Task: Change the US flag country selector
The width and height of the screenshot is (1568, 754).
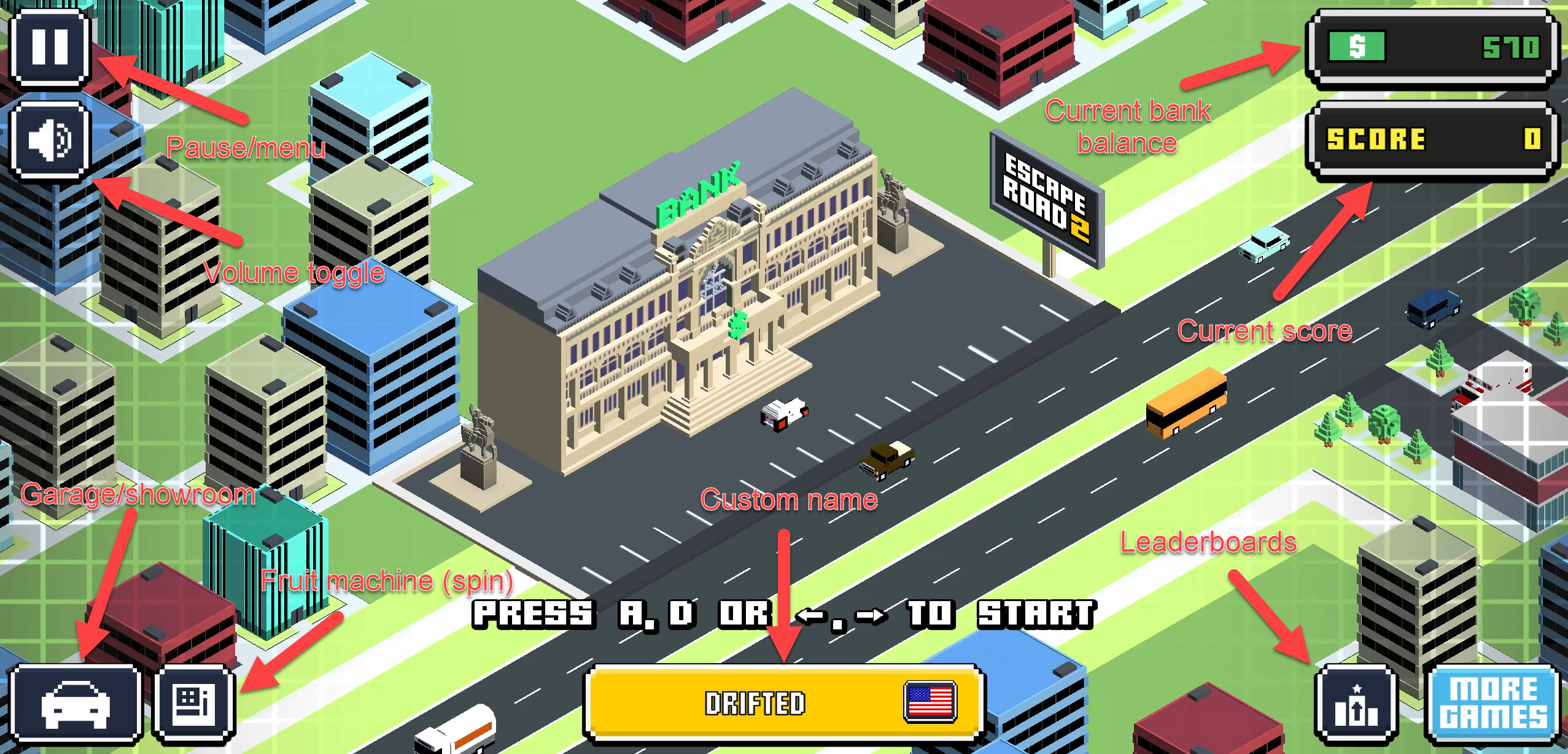Action: (x=930, y=701)
